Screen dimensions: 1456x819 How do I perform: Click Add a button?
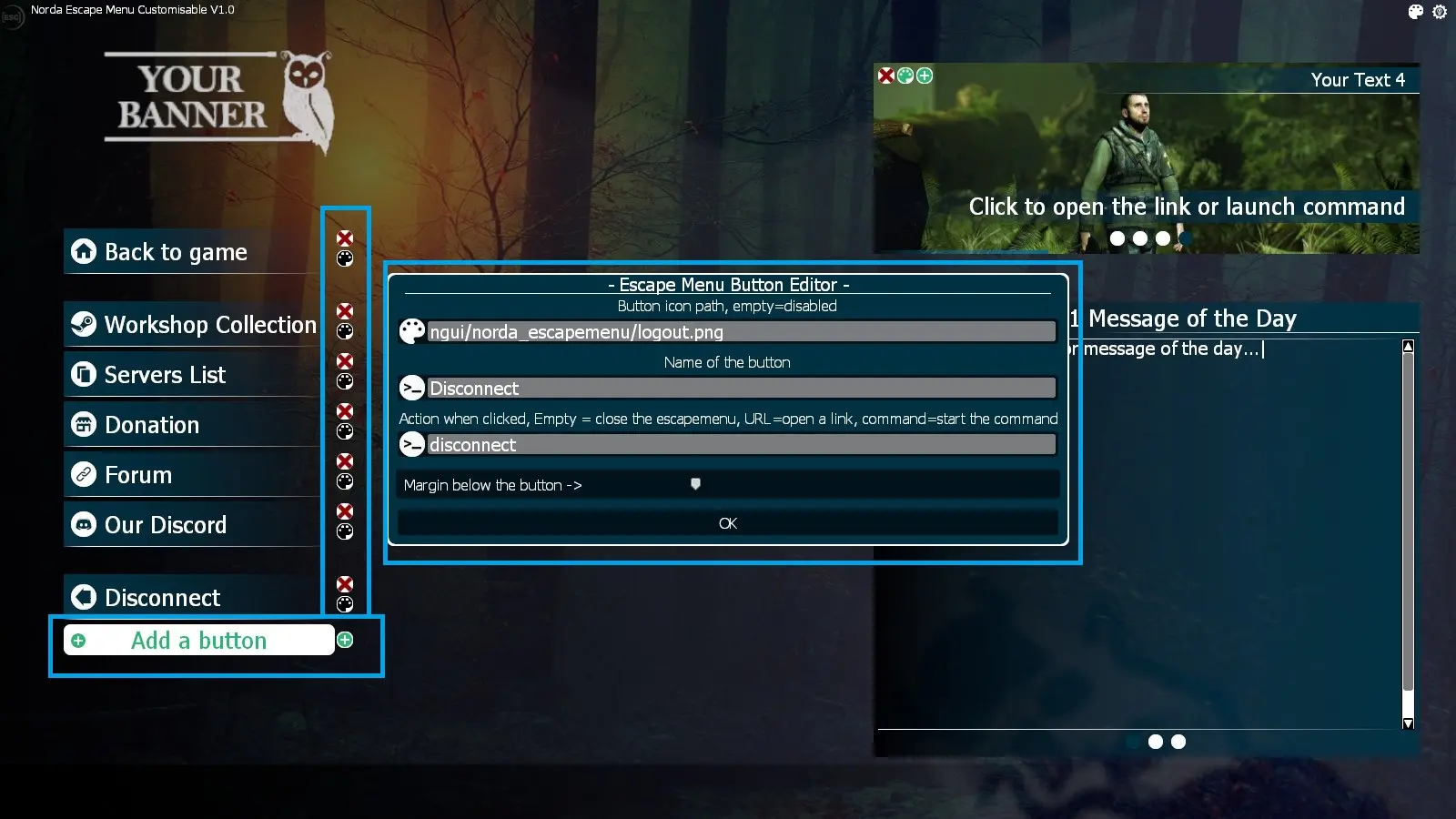tap(199, 640)
